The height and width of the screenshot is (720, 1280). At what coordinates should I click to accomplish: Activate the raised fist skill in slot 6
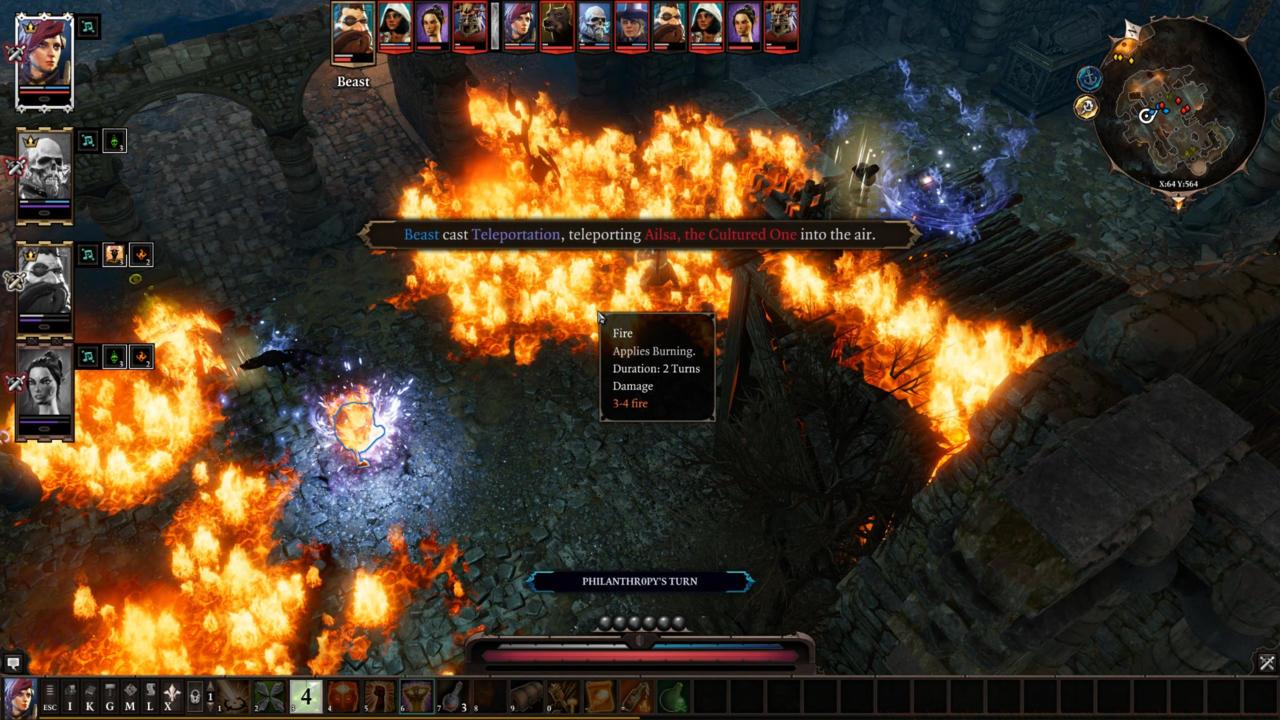pos(417,695)
